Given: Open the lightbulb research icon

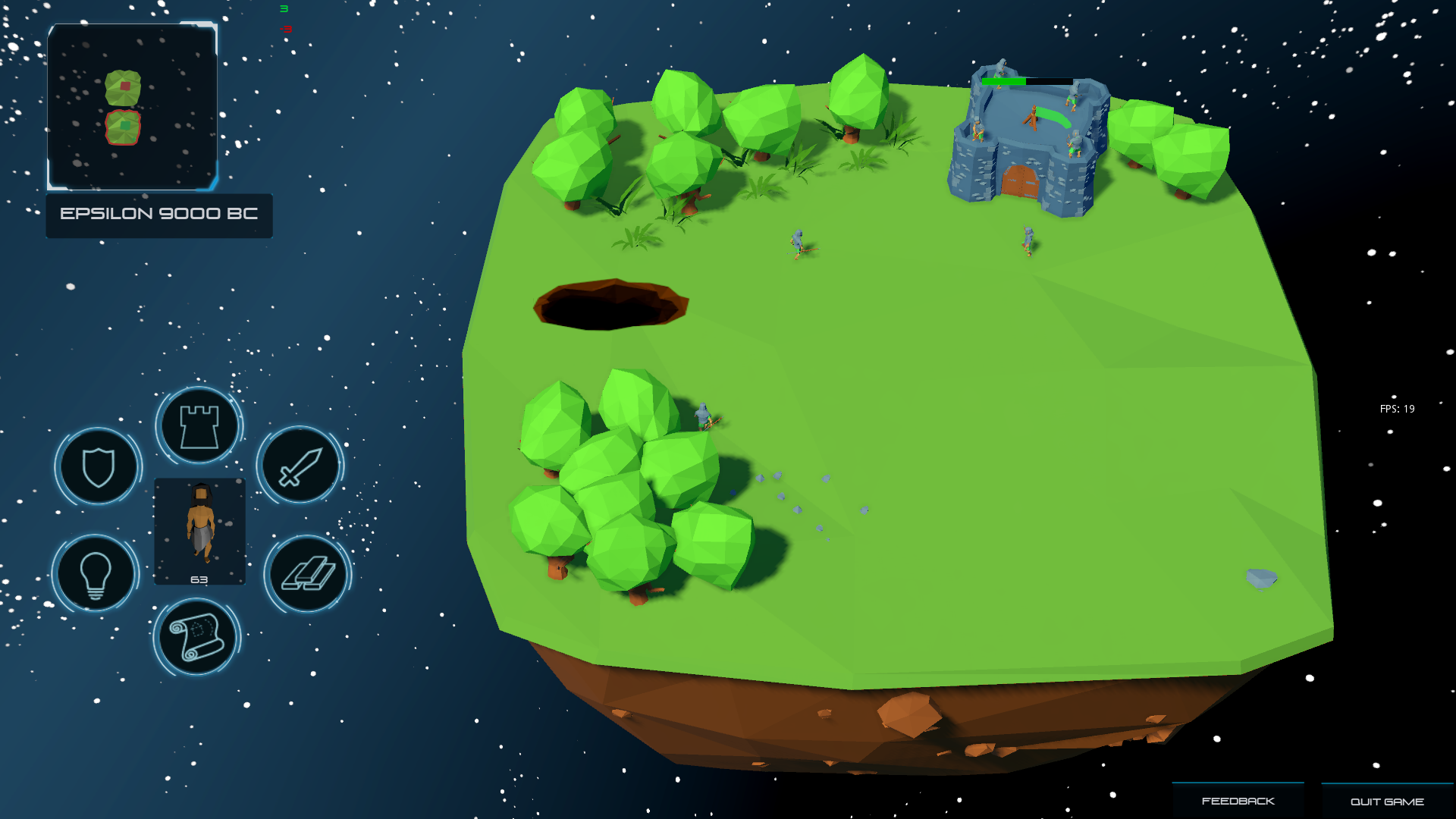Looking at the screenshot, I should click(95, 574).
